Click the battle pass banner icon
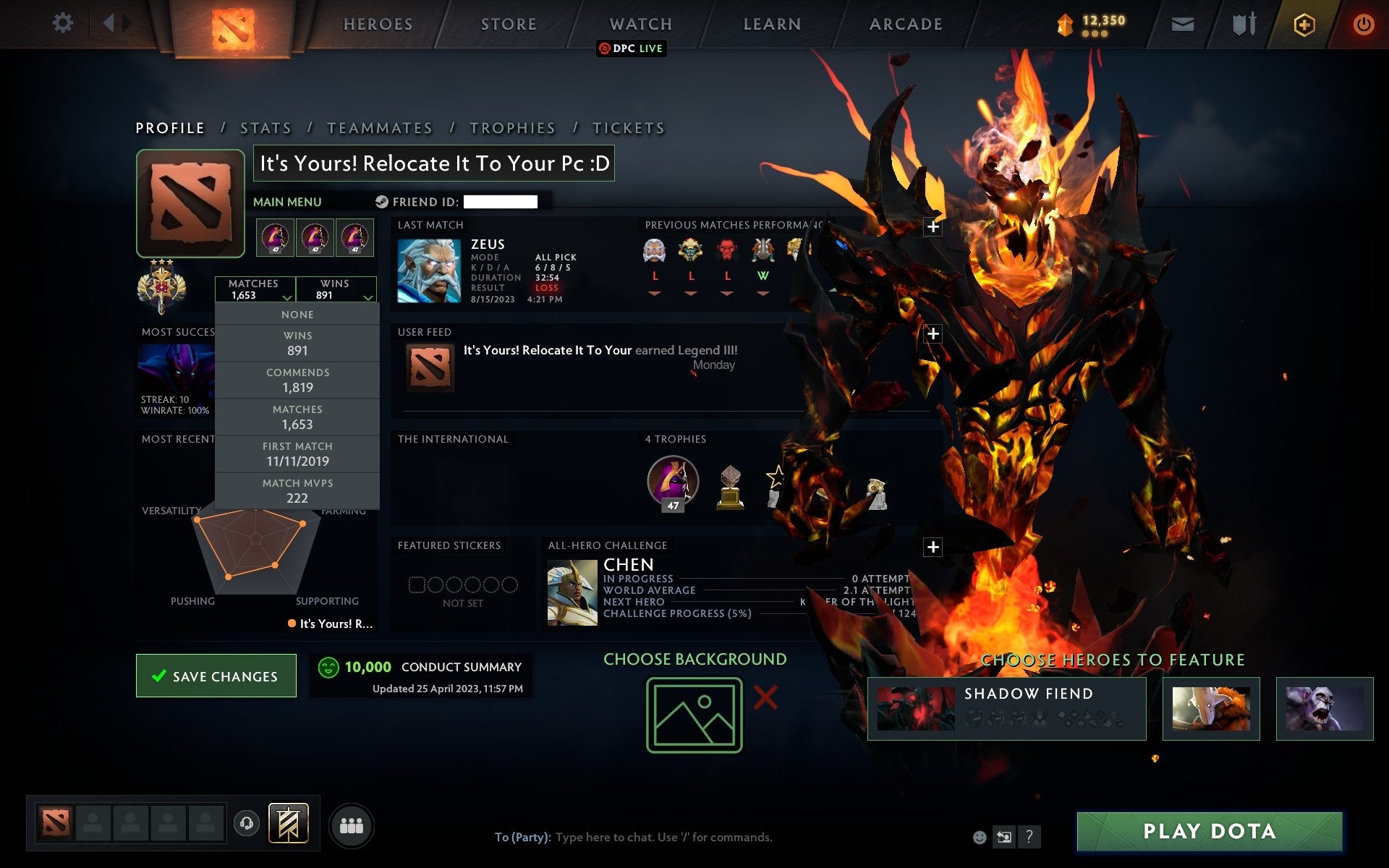 point(289,822)
